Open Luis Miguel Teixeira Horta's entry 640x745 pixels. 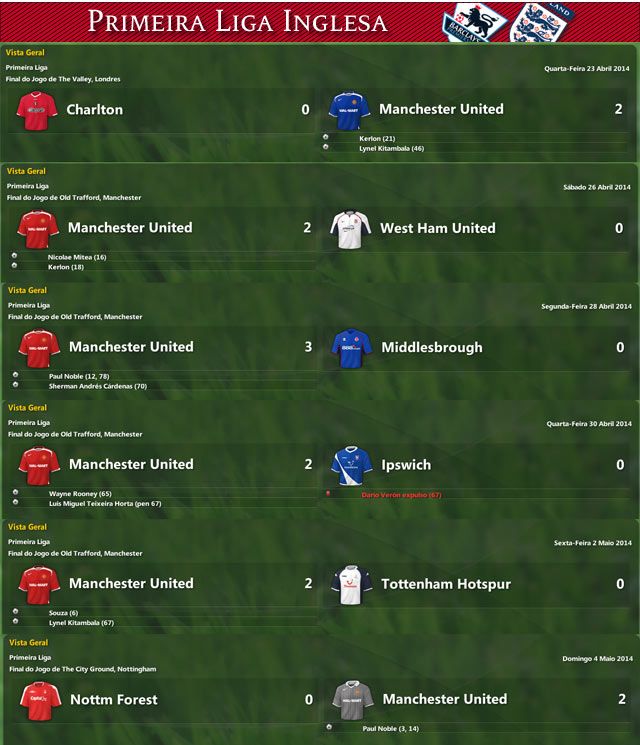[x=105, y=504]
